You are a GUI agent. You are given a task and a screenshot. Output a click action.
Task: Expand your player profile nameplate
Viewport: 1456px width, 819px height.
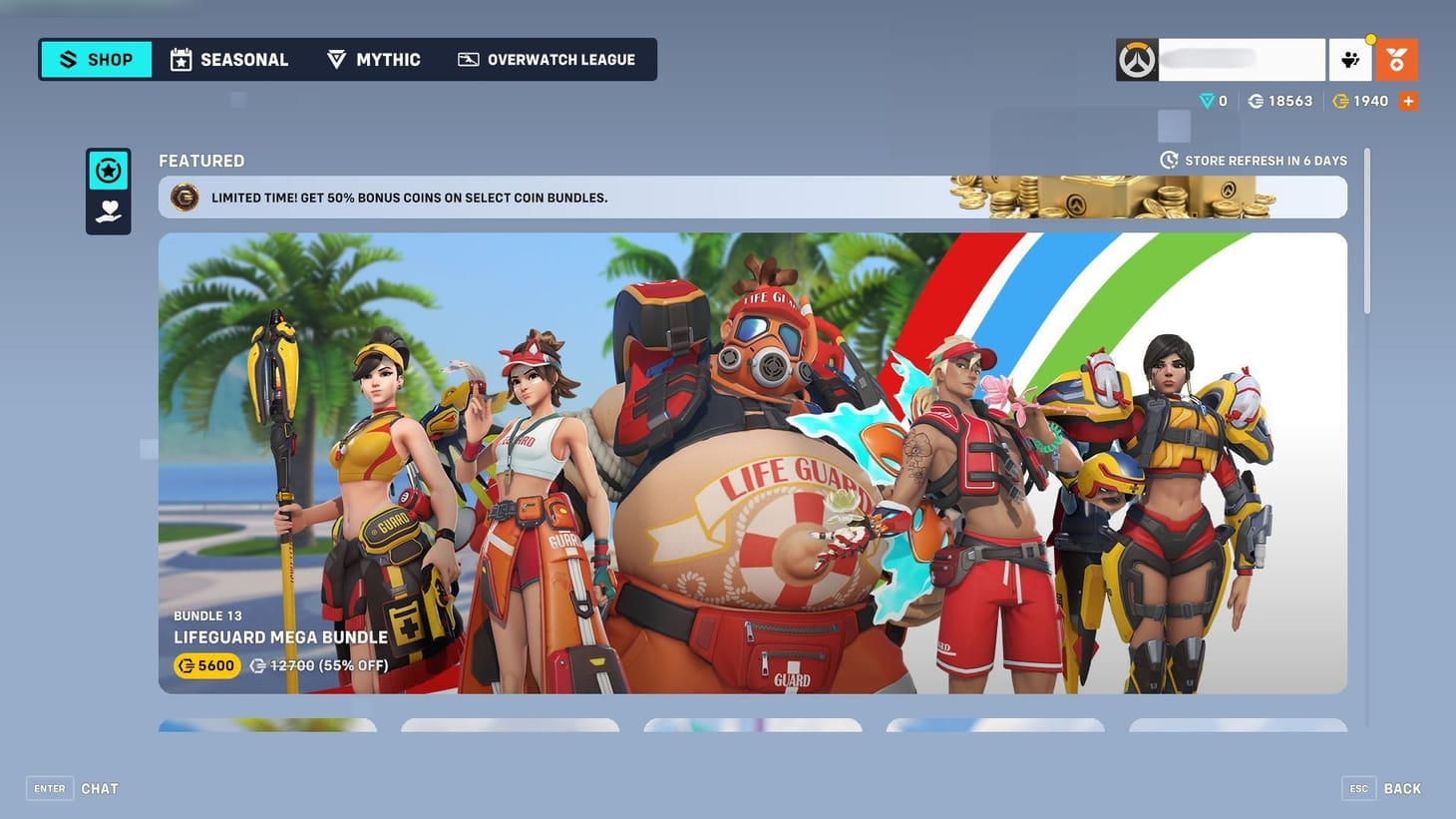click(1222, 59)
